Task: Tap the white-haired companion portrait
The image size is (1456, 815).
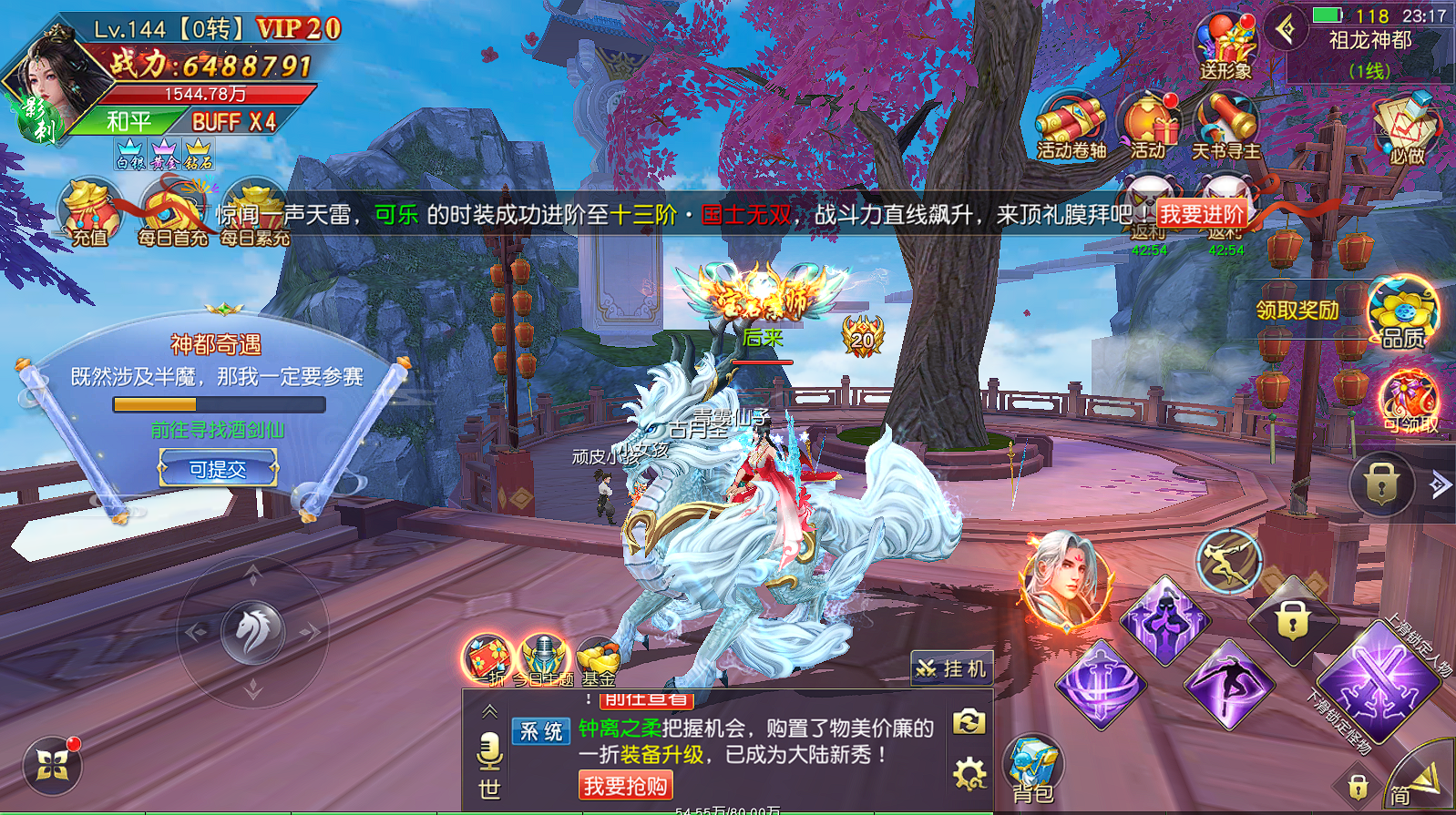Action: click(x=1066, y=581)
